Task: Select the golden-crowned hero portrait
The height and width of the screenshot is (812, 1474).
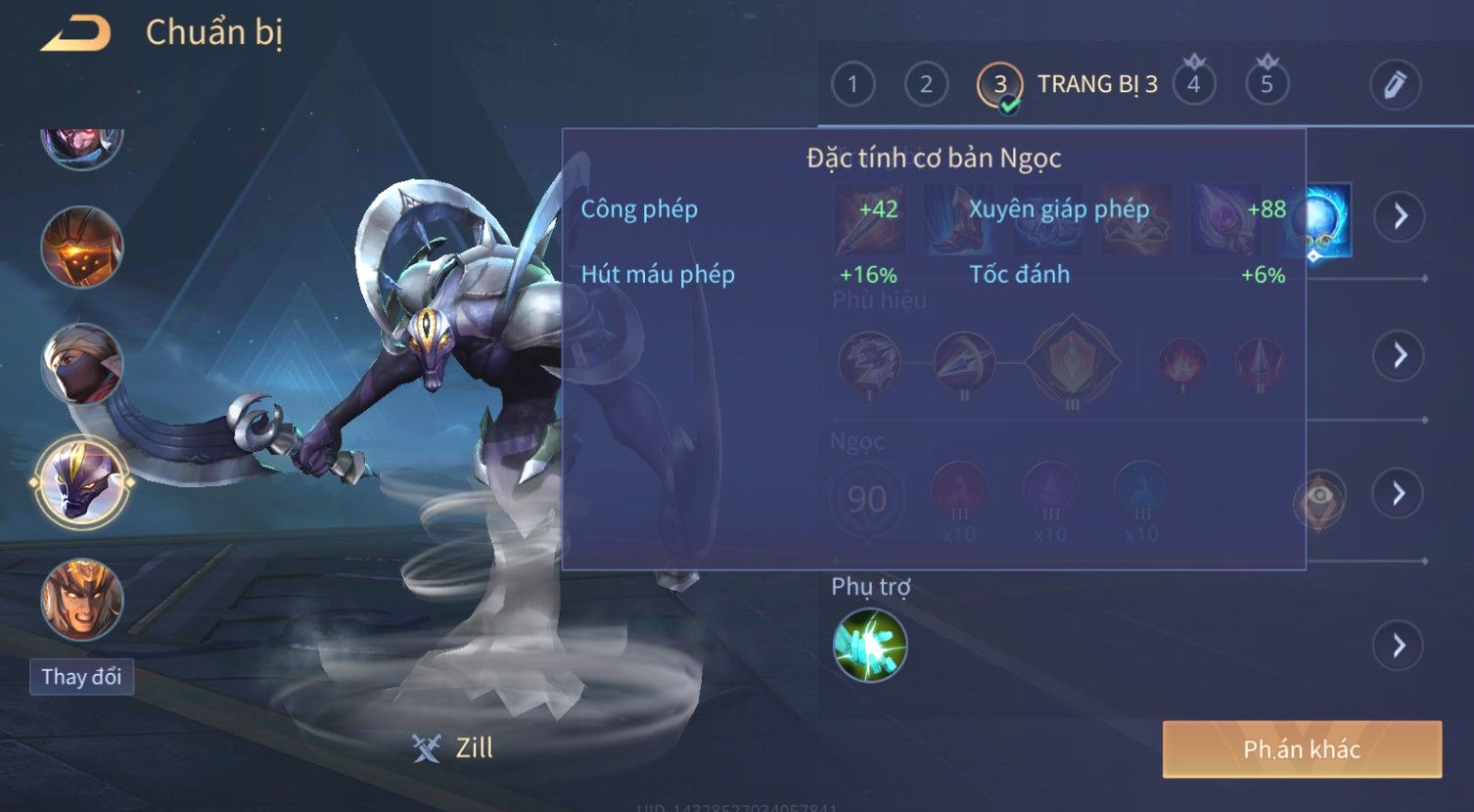Action: [x=82, y=599]
